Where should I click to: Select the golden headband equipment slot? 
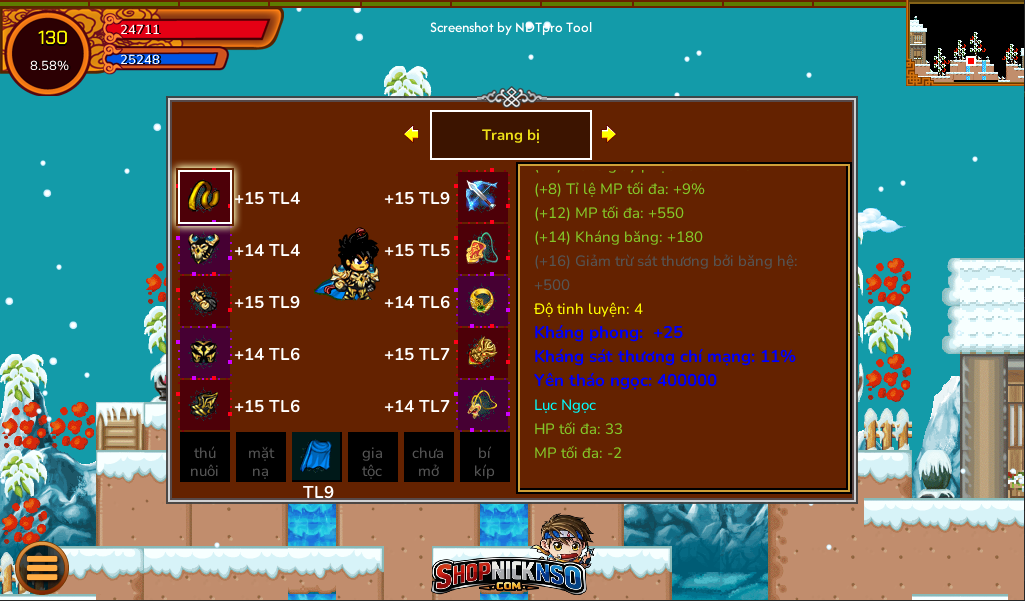pyautogui.click(x=205, y=197)
